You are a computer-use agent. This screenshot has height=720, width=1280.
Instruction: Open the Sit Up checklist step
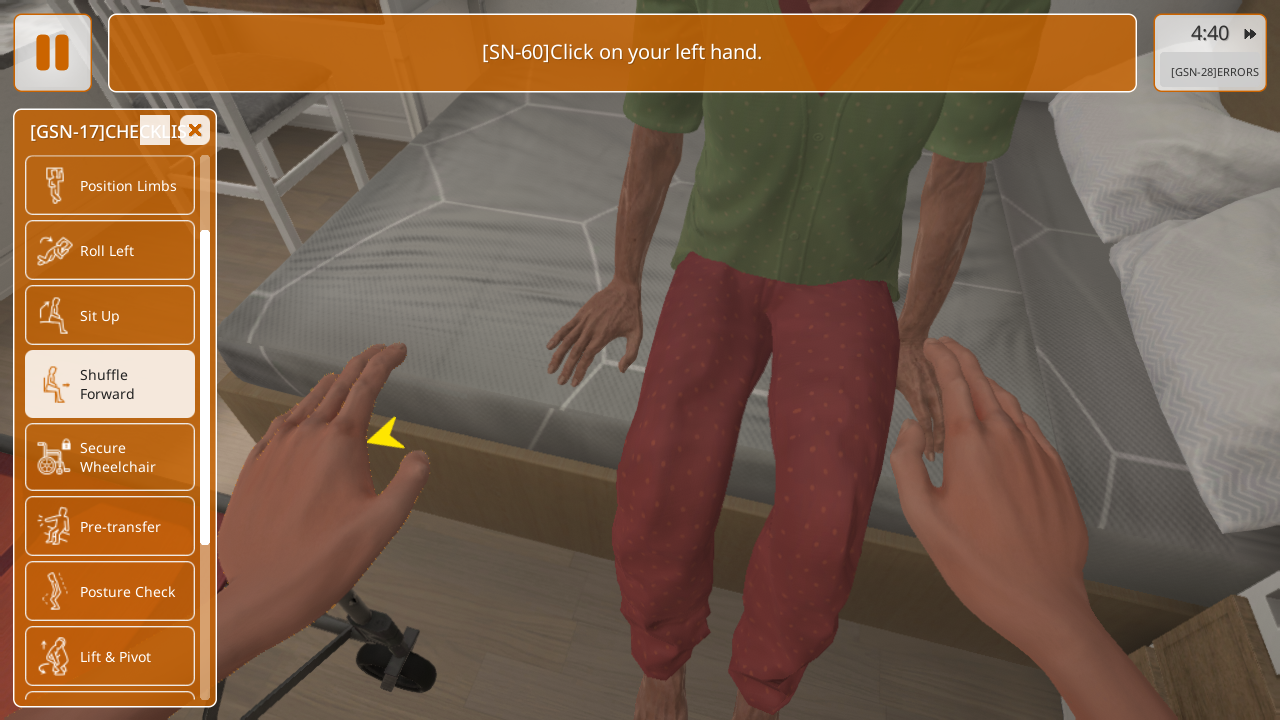[x=110, y=315]
